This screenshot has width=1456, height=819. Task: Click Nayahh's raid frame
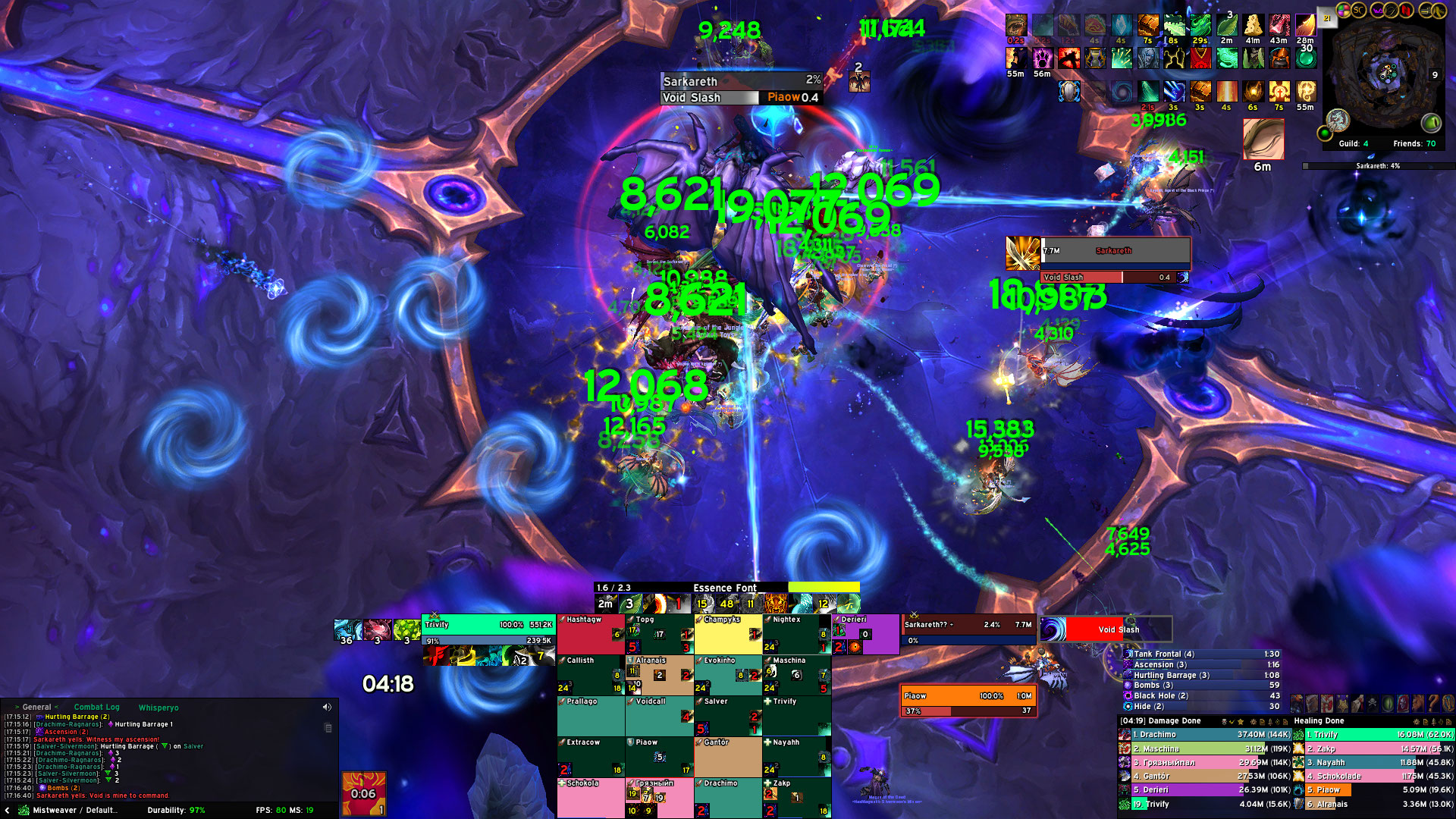[x=796, y=758]
